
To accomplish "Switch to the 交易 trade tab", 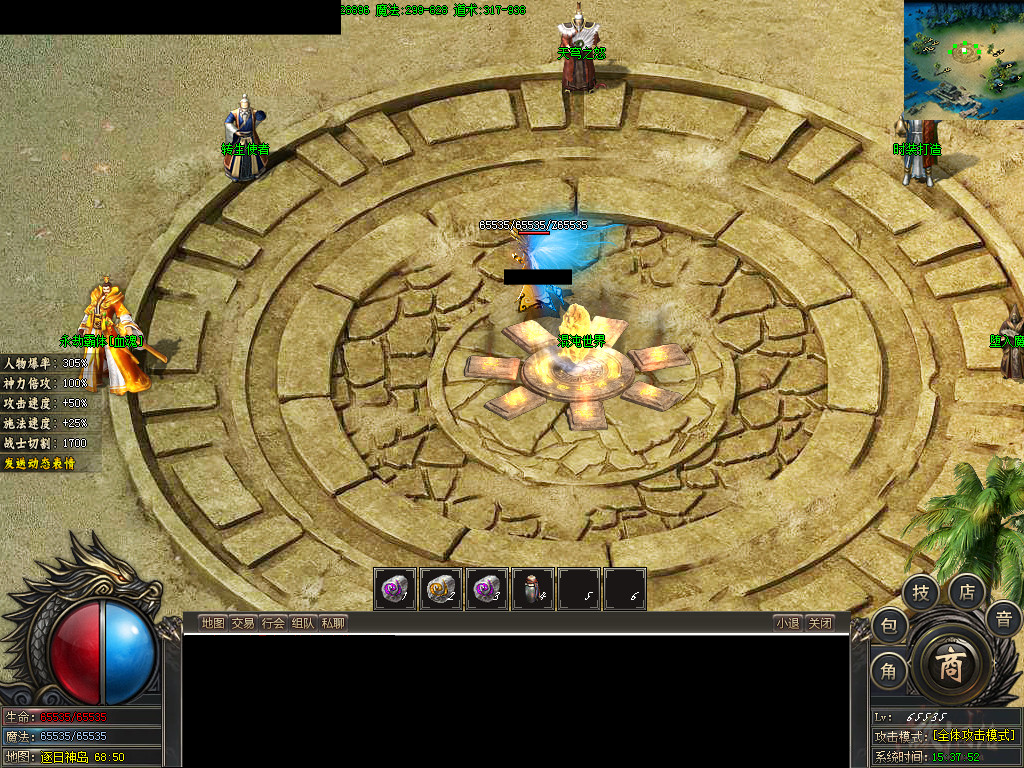I will pos(243,623).
